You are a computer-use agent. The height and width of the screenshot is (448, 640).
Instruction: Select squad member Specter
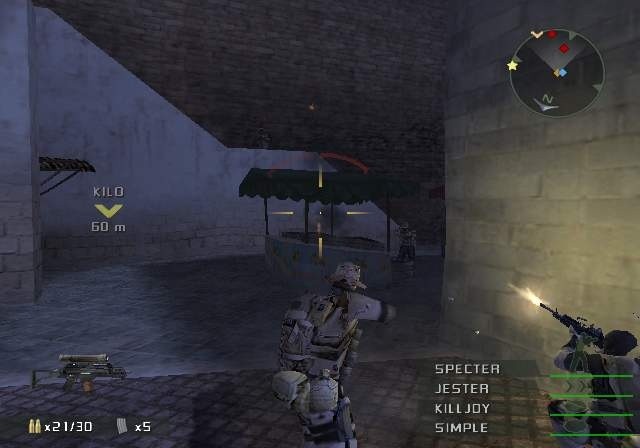467,369
